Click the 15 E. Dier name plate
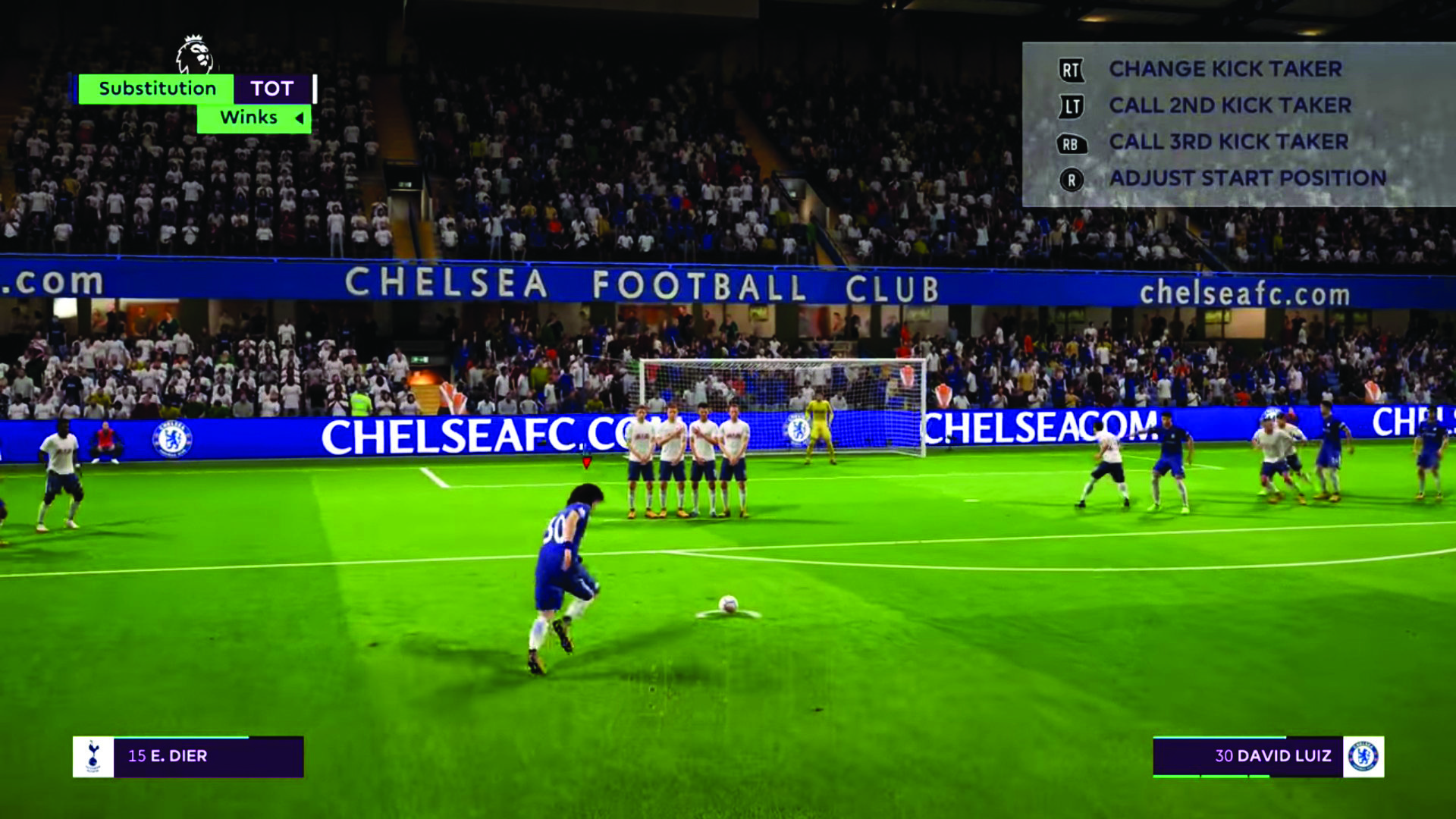The height and width of the screenshot is (819, 1456). click(168, 755)
